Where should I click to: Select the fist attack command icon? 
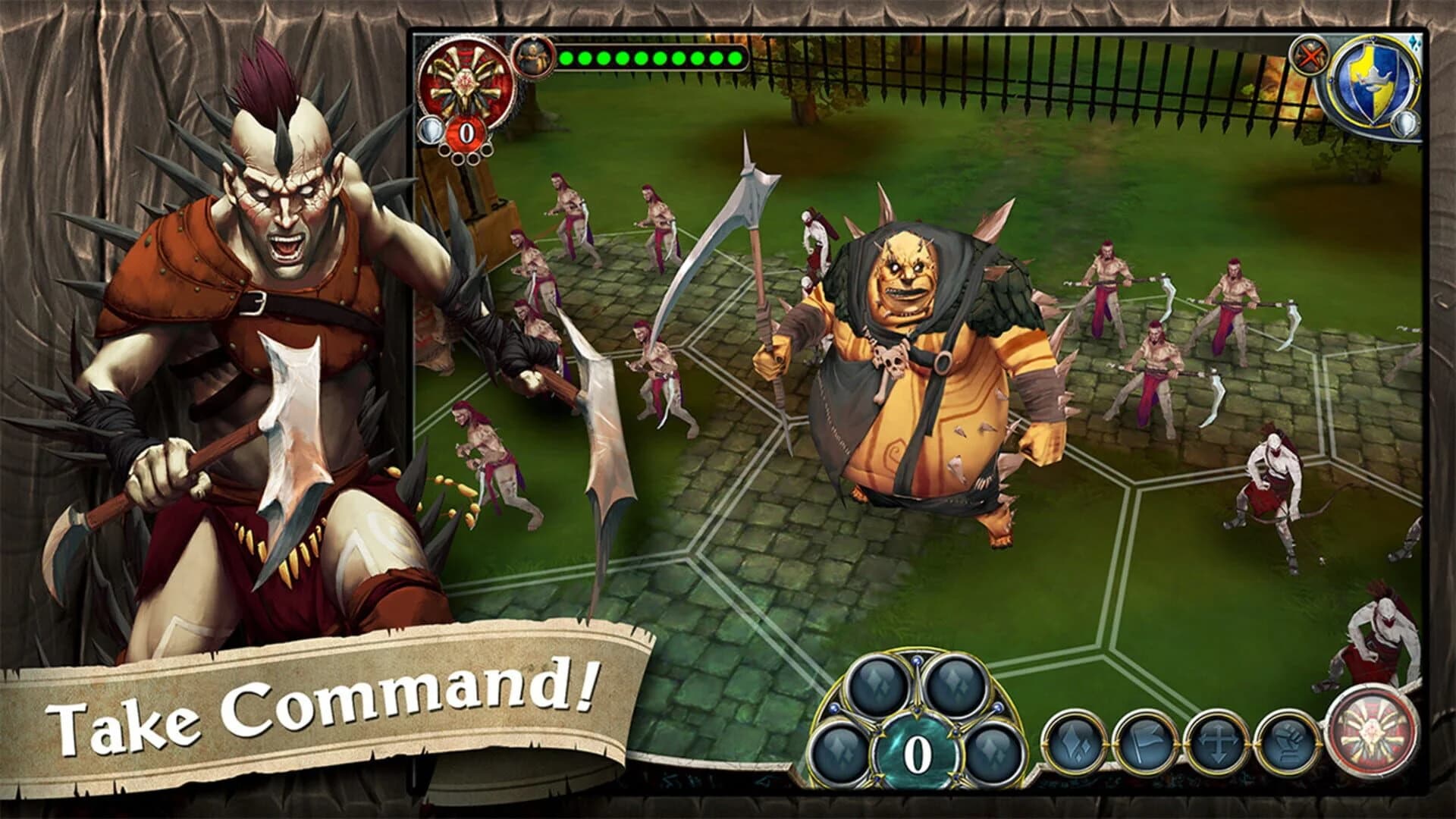(1288, 741)
